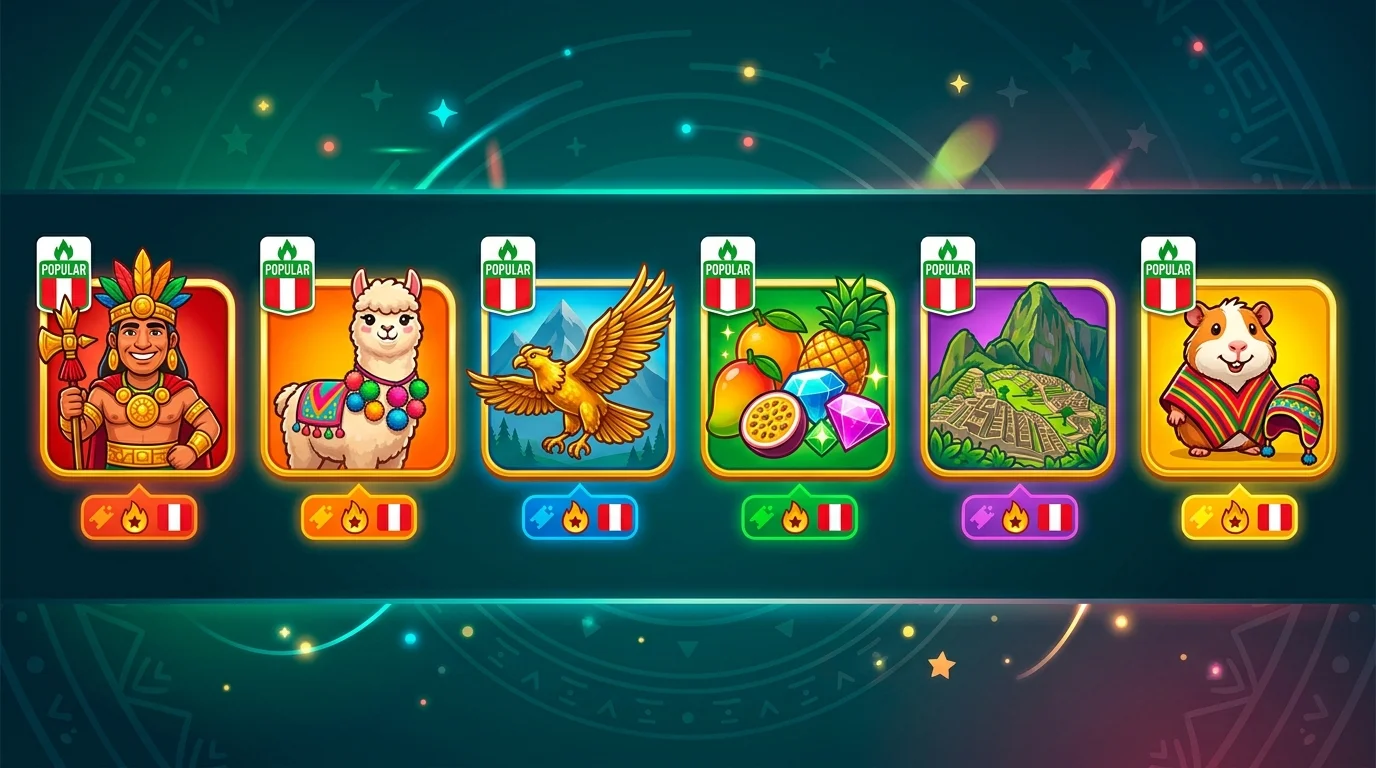The image size is (1376, 768).
Task: Click the yellow tag bar under the guinea pig
Action: 1239,518
